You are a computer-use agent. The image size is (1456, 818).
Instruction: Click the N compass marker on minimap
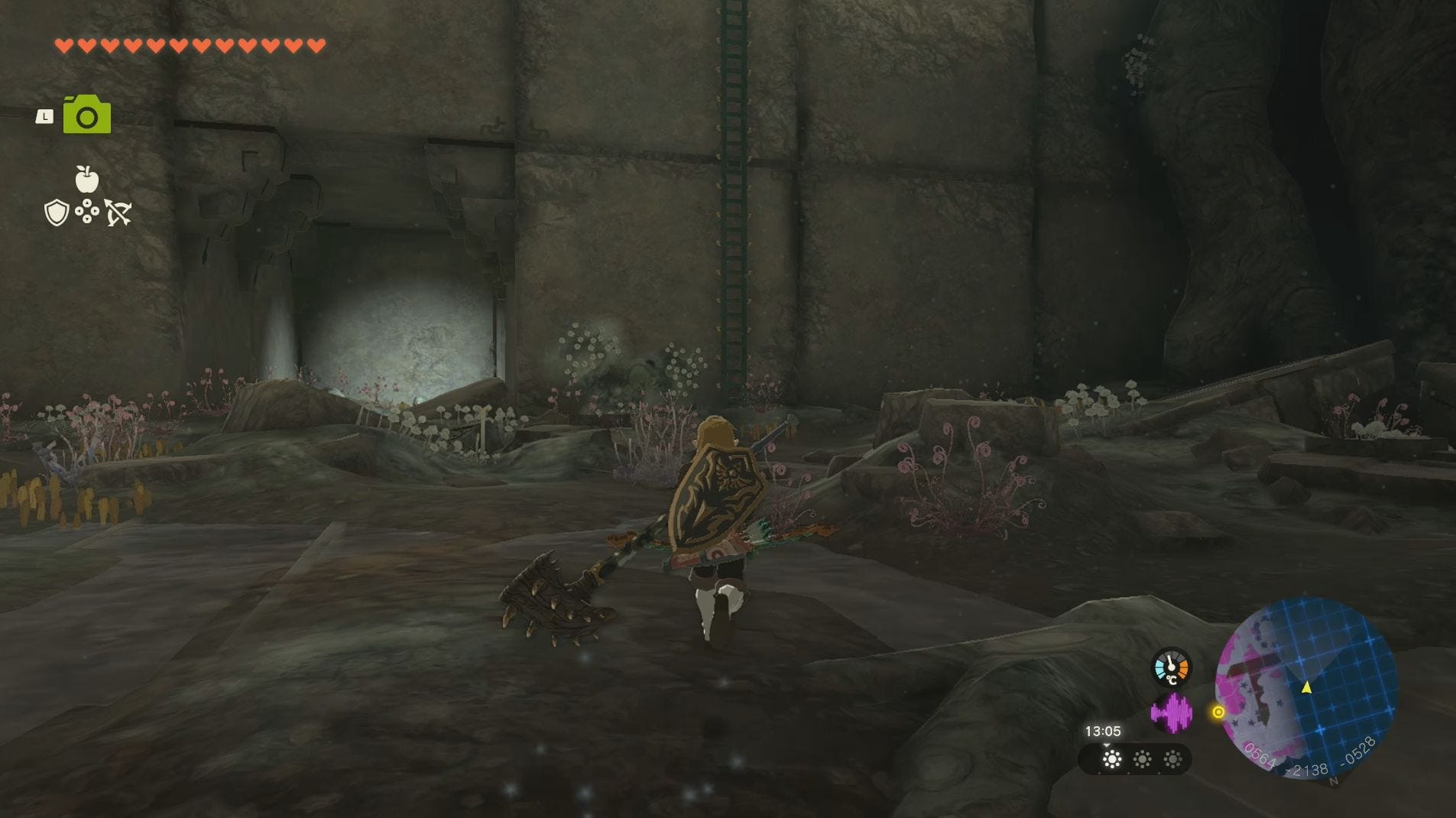point(1334,781)
